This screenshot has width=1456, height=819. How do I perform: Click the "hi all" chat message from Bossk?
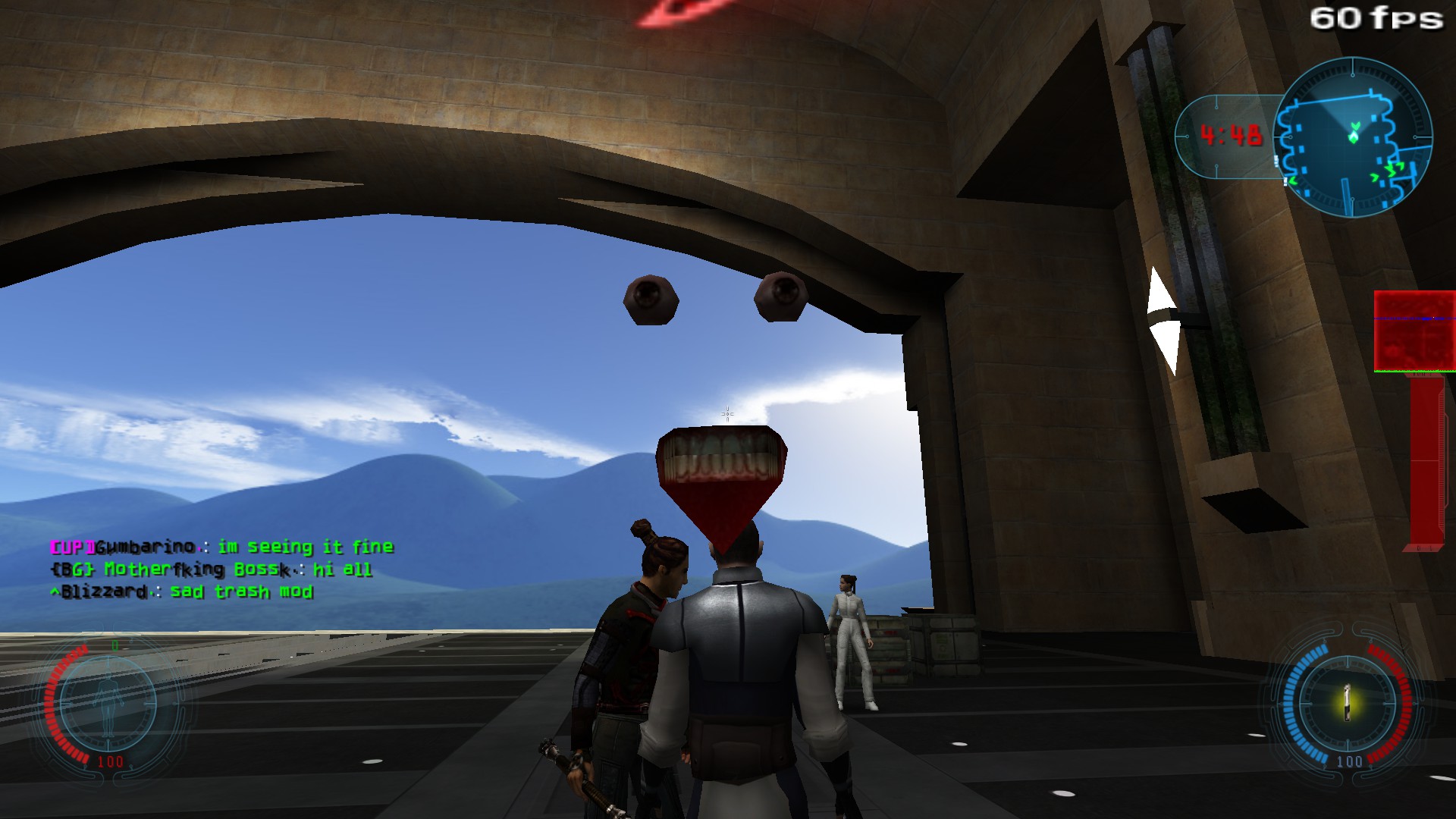pos(211,569)
